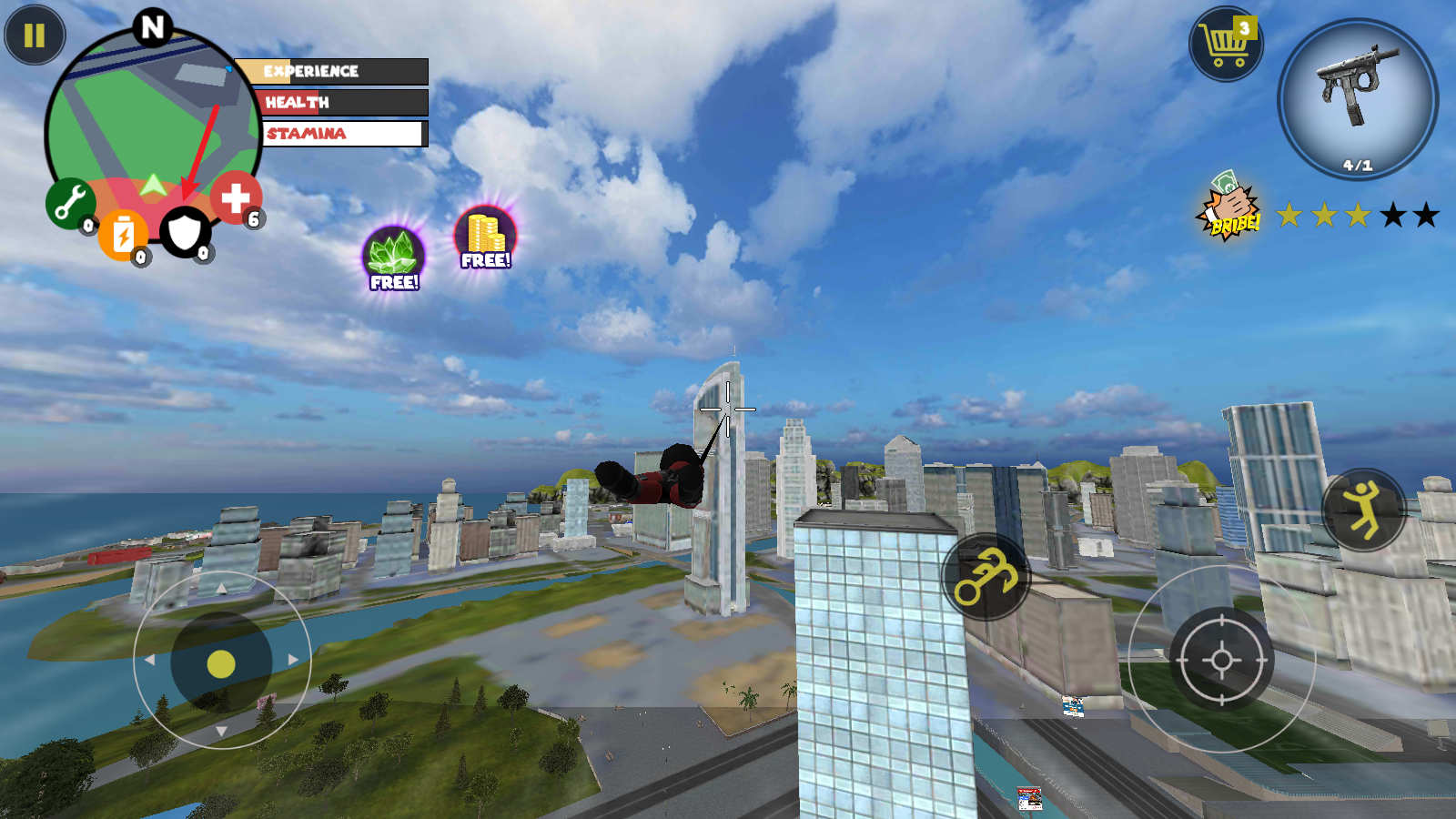
Task: Tap the yellow motorcycle vehicle button
Action: 986,576
